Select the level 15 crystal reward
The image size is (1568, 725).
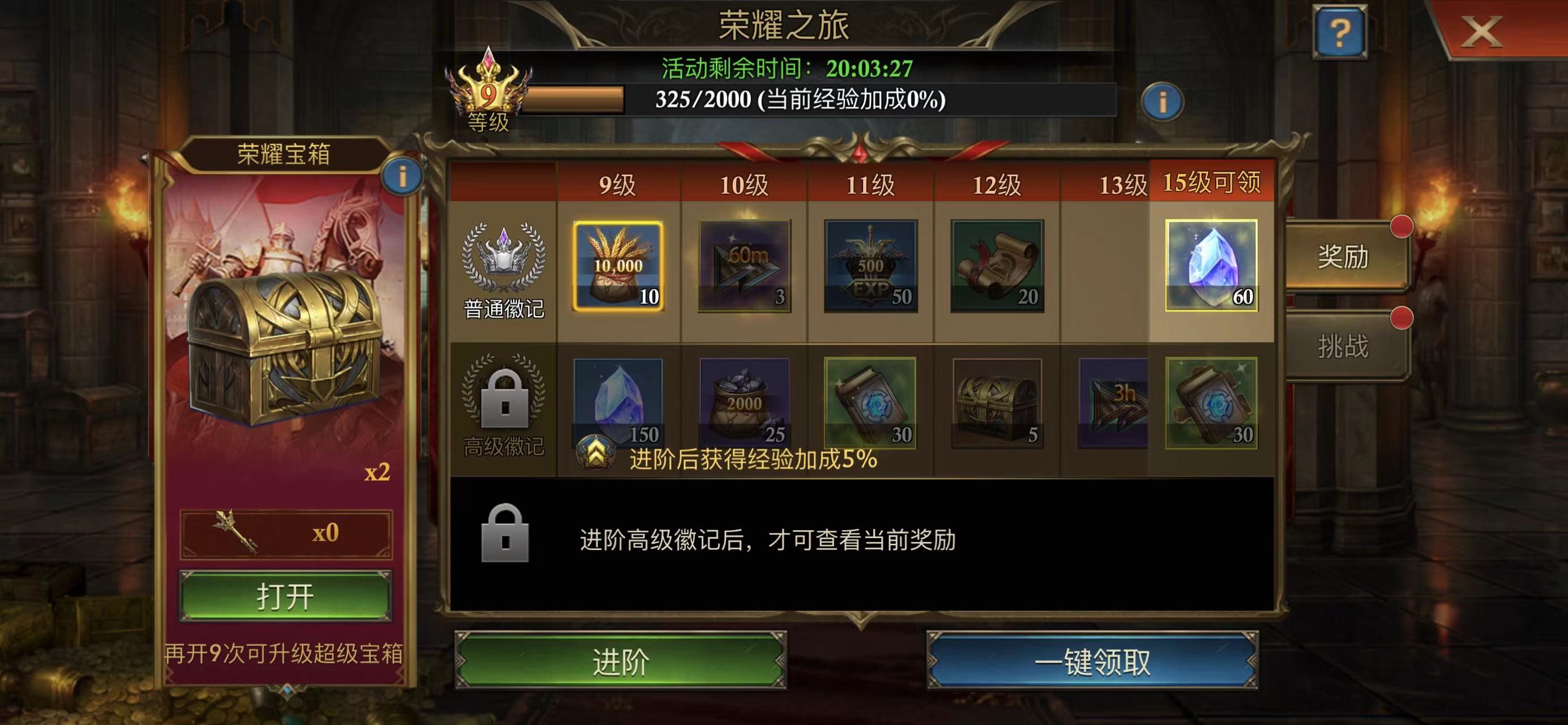[x=1211, y=266]
